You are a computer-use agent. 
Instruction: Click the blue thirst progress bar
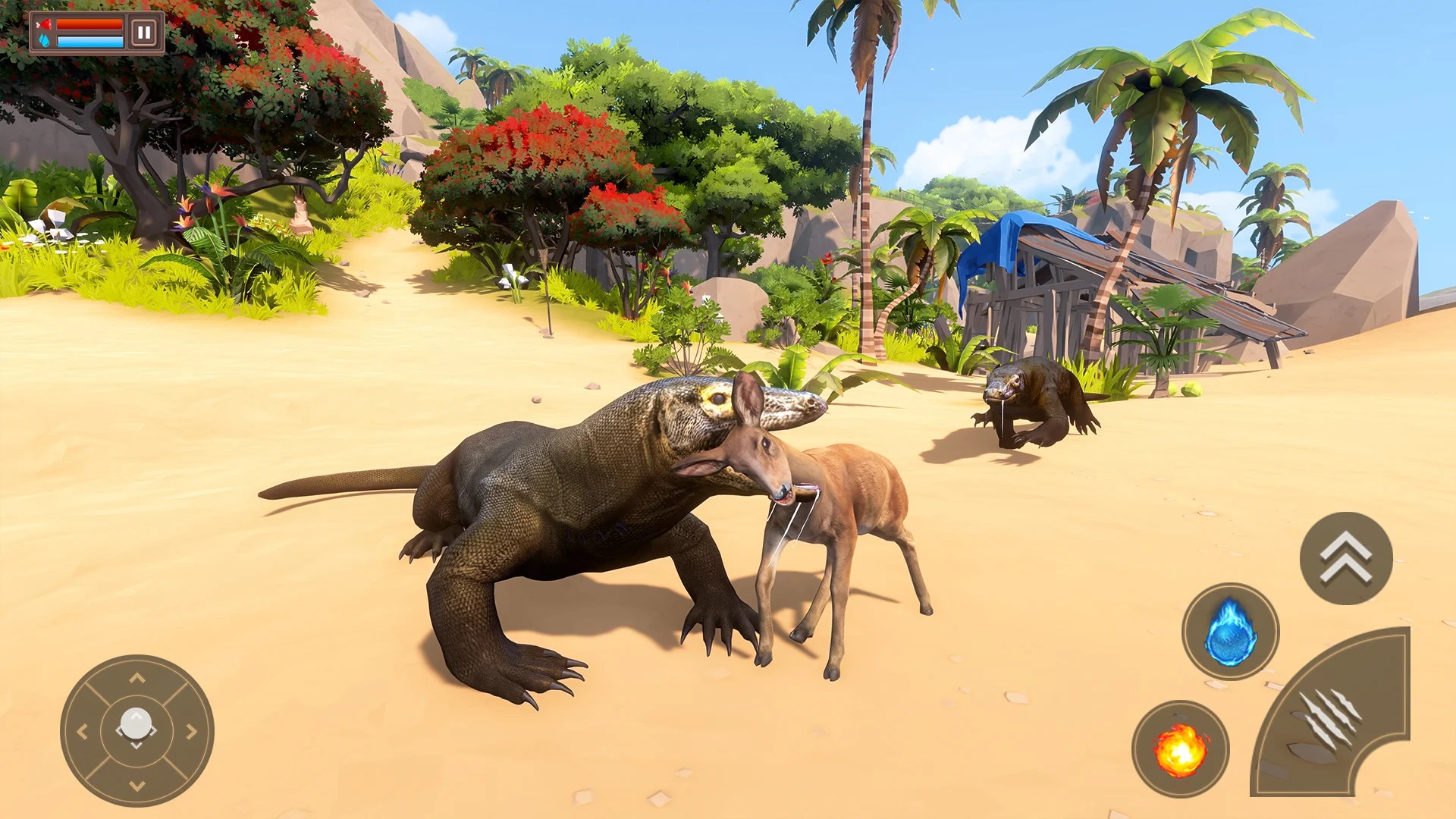coord(89,42)
